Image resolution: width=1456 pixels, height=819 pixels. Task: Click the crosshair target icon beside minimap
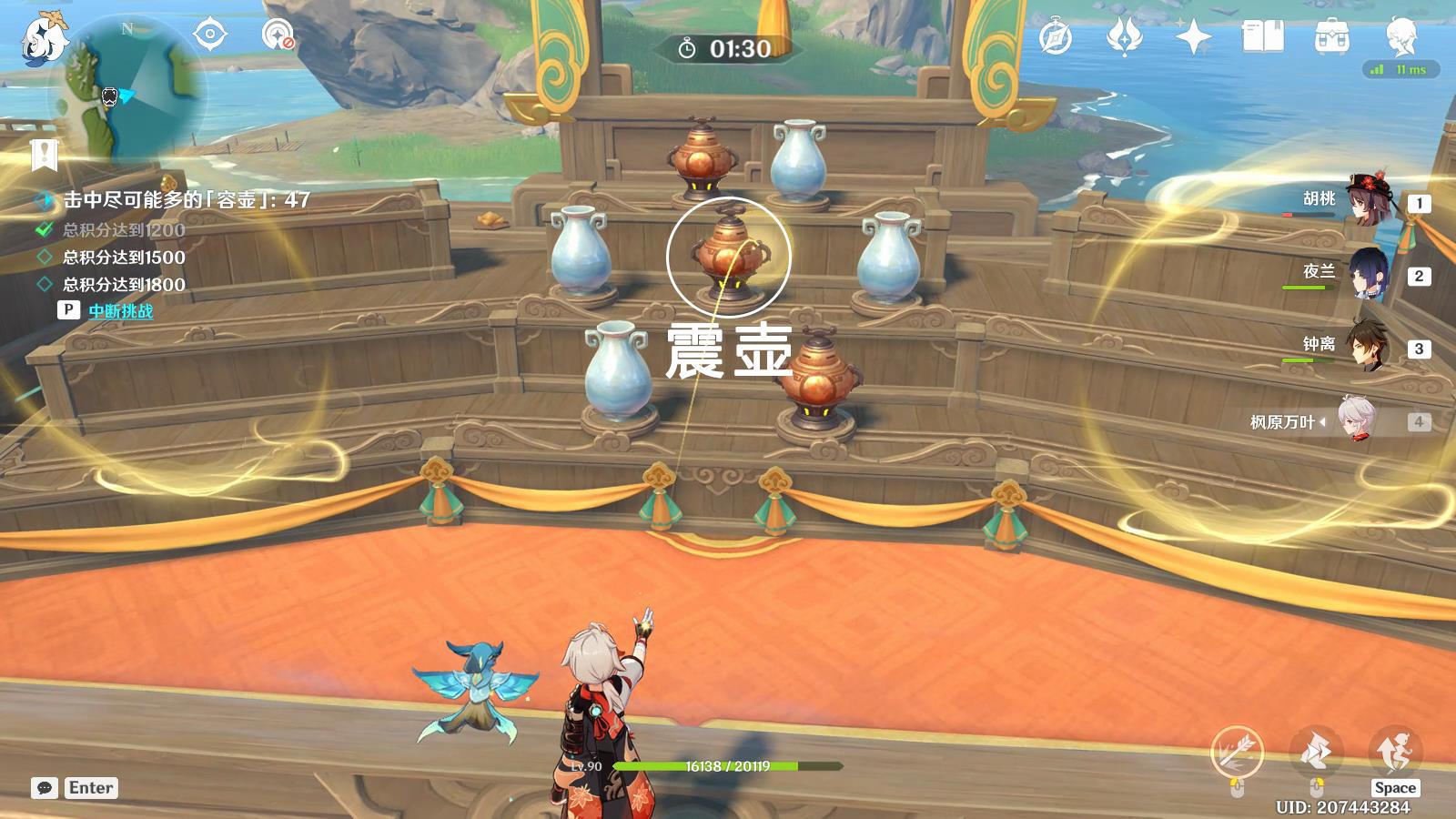coord(209,35)
